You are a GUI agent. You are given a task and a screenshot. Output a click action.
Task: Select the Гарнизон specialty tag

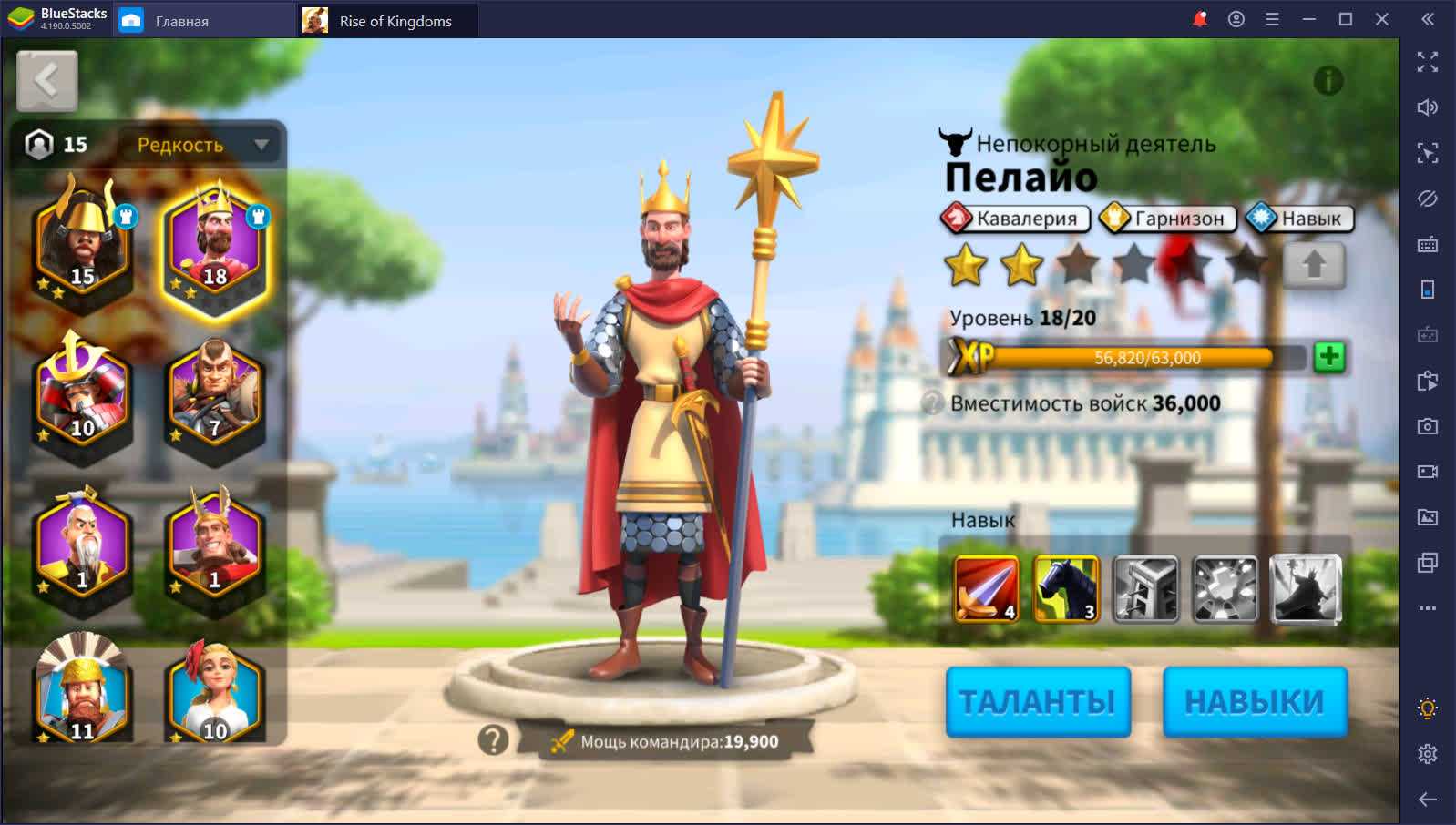1167,219
